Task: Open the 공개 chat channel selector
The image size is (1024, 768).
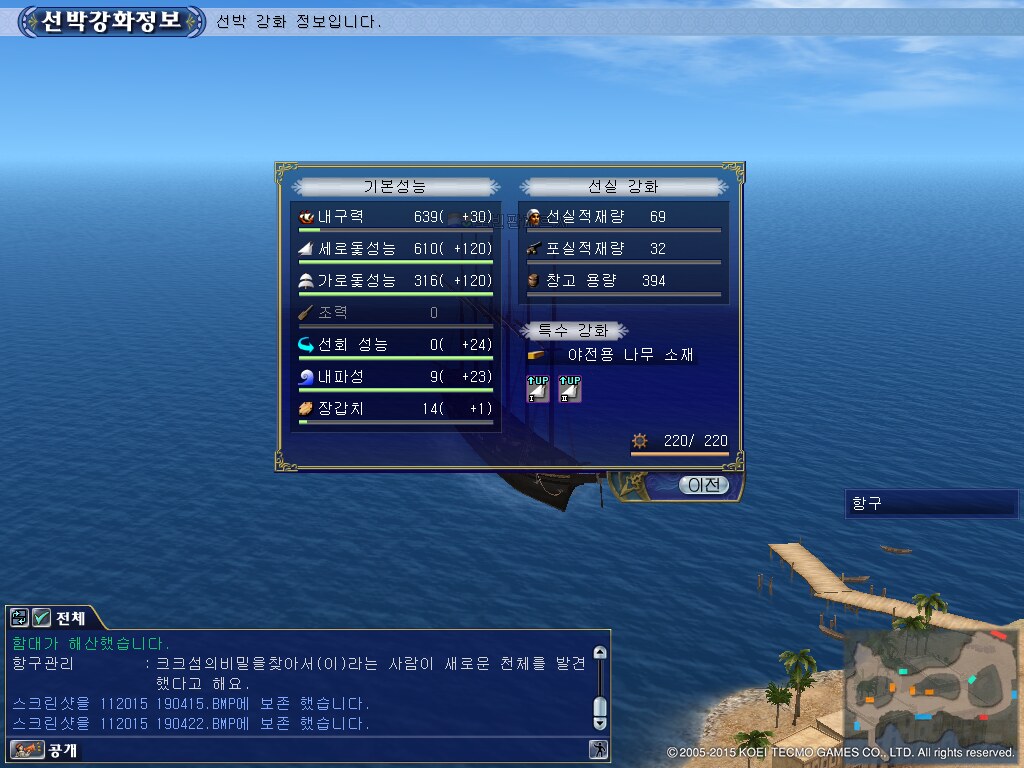Action: (x=45, y=750)
